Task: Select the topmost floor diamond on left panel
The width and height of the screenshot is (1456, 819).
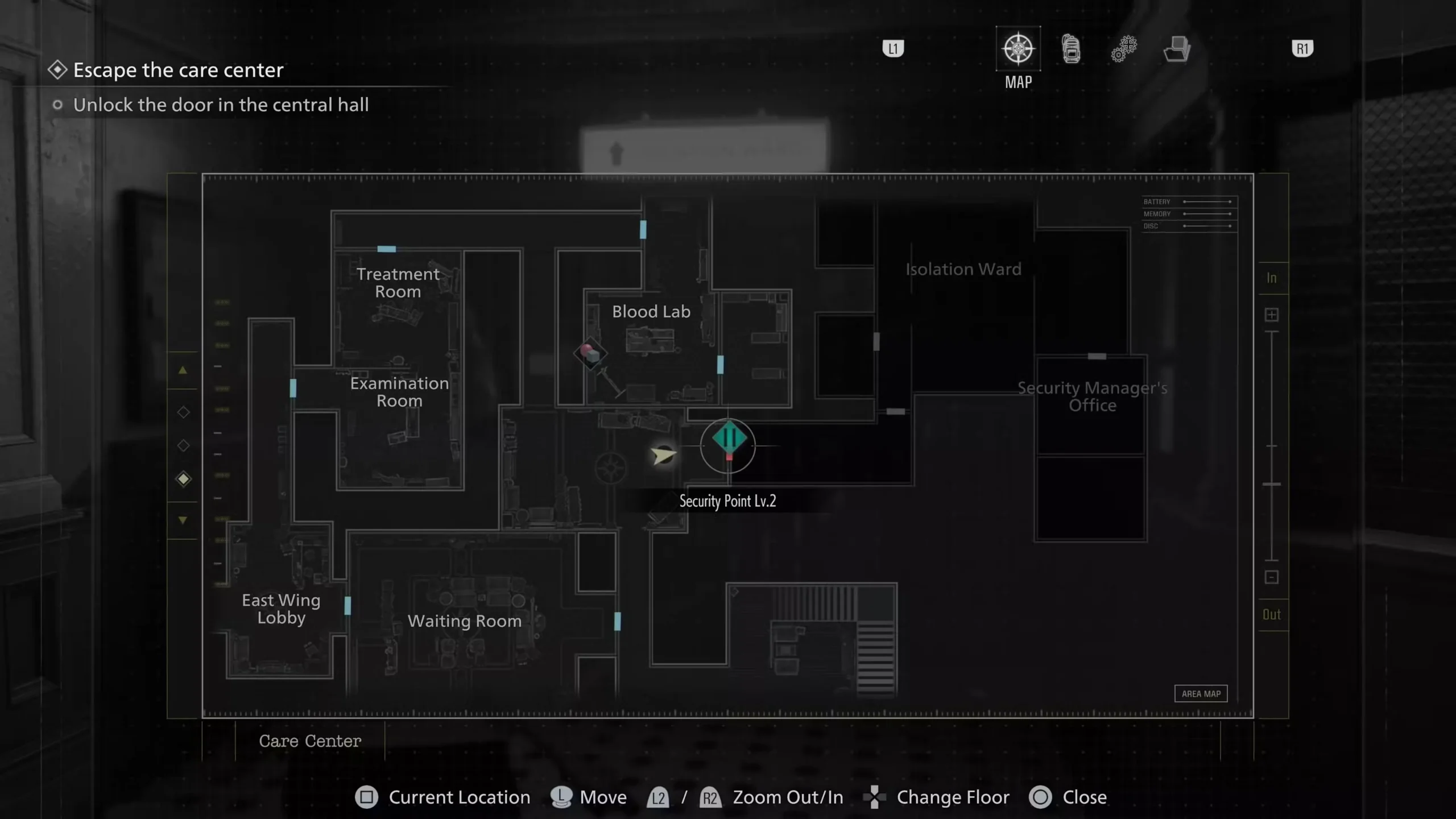Action: (183, 412)
